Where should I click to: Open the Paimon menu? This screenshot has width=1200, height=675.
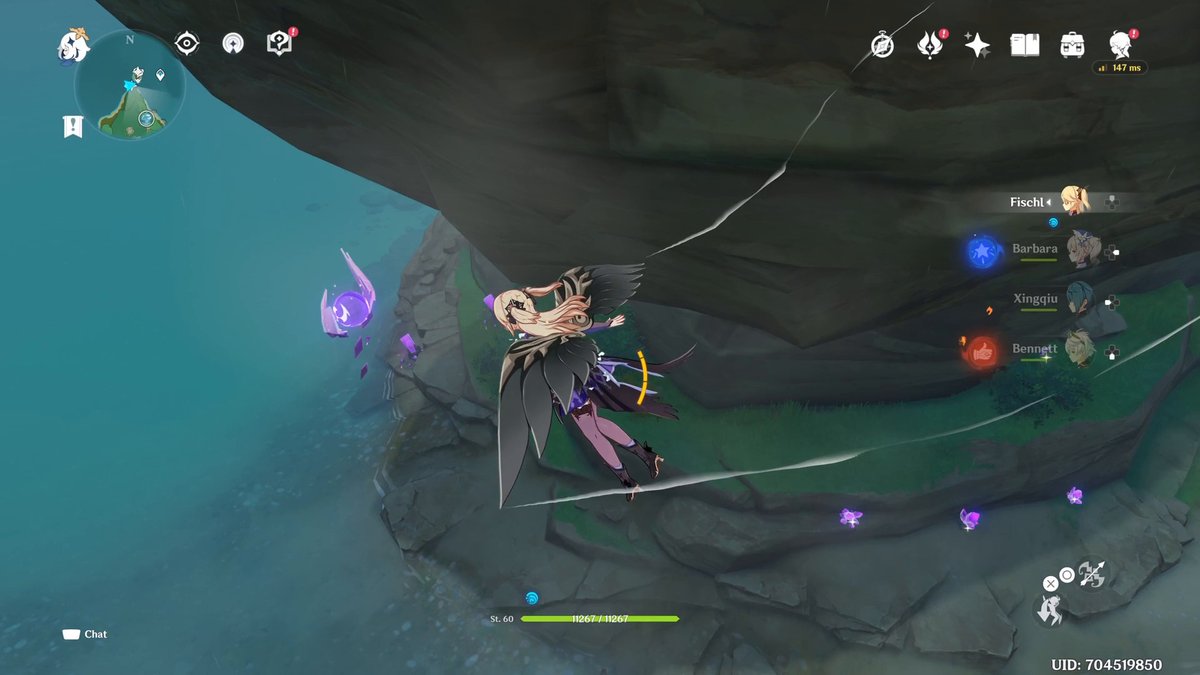click(x=73, y=45)
